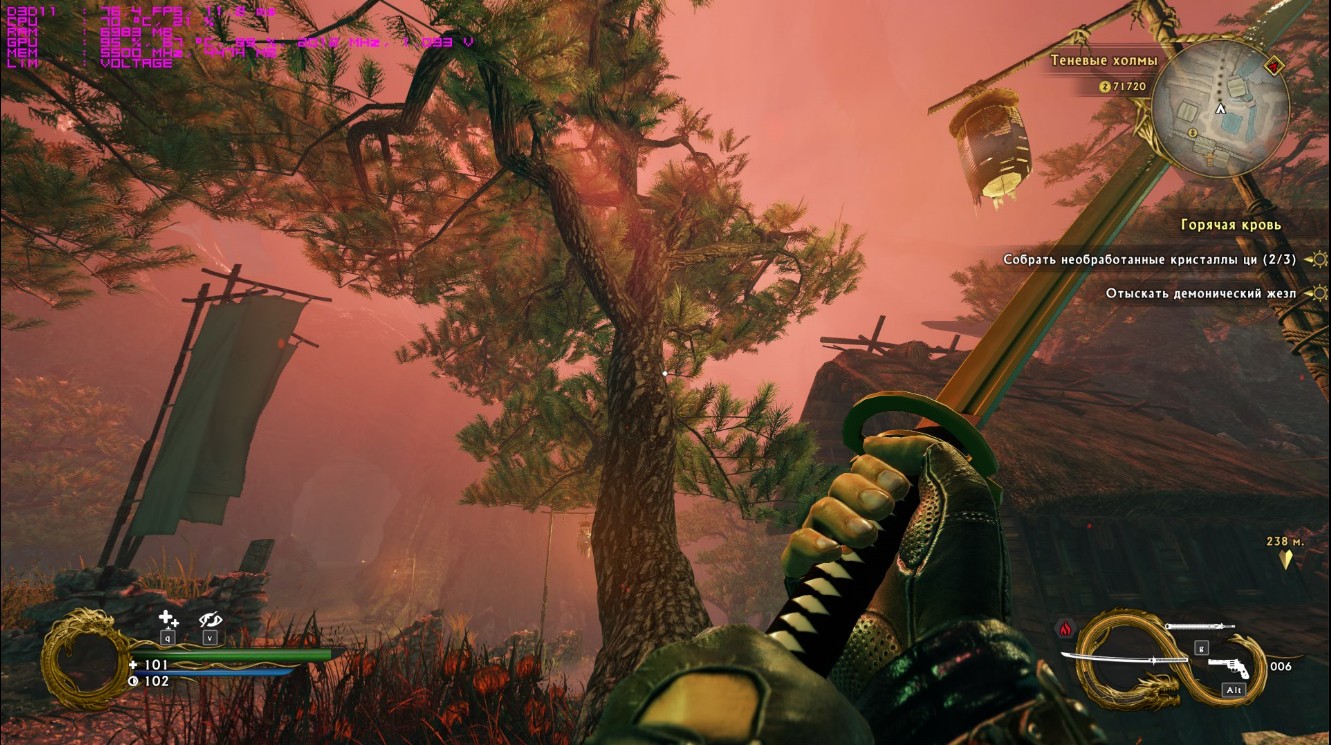1331x745 pixels.
Task: Click the red compass marker on minimap
Action: pos(1274,66)
